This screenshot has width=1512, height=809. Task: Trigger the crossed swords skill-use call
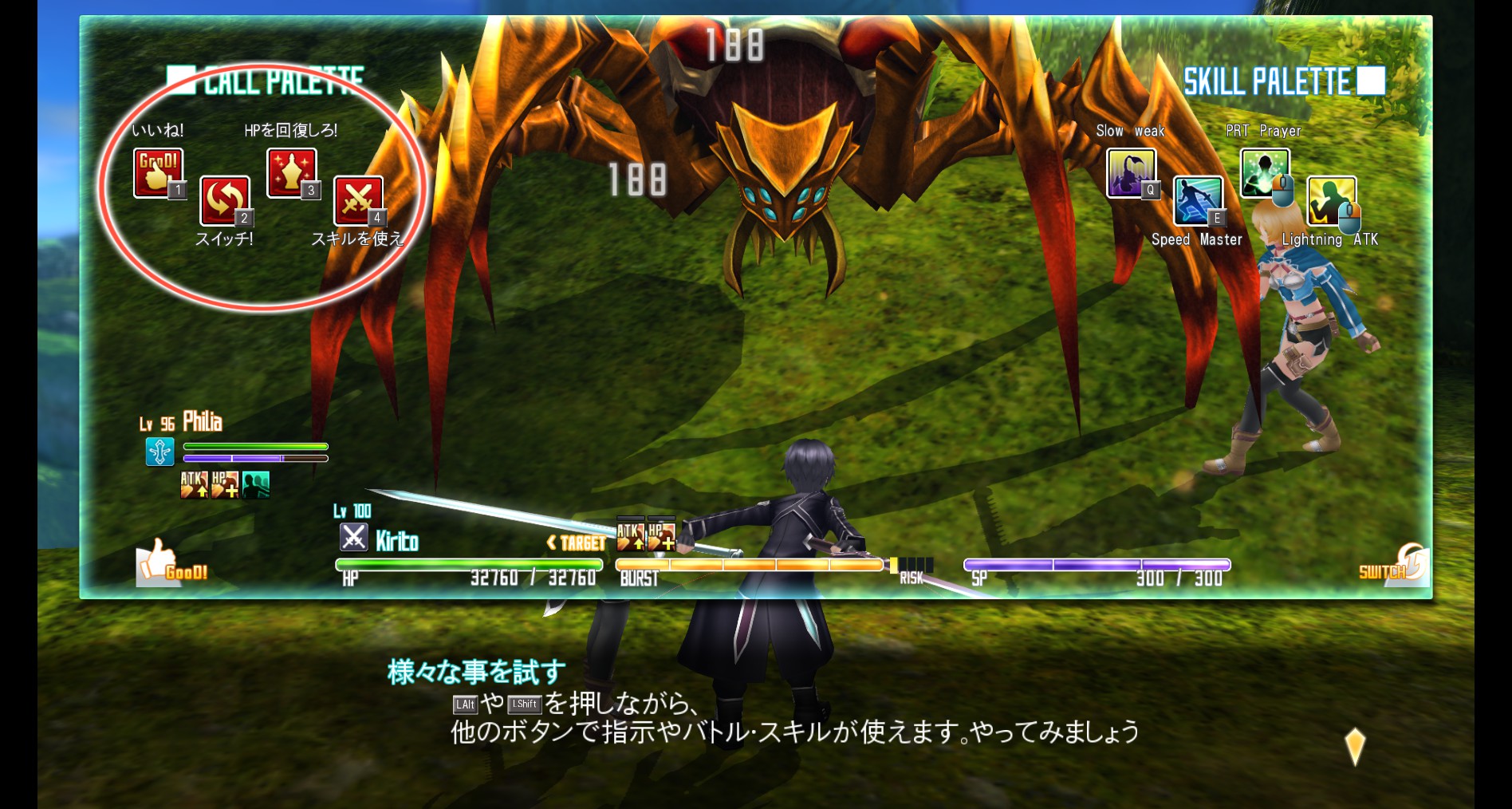click(358, 199)
